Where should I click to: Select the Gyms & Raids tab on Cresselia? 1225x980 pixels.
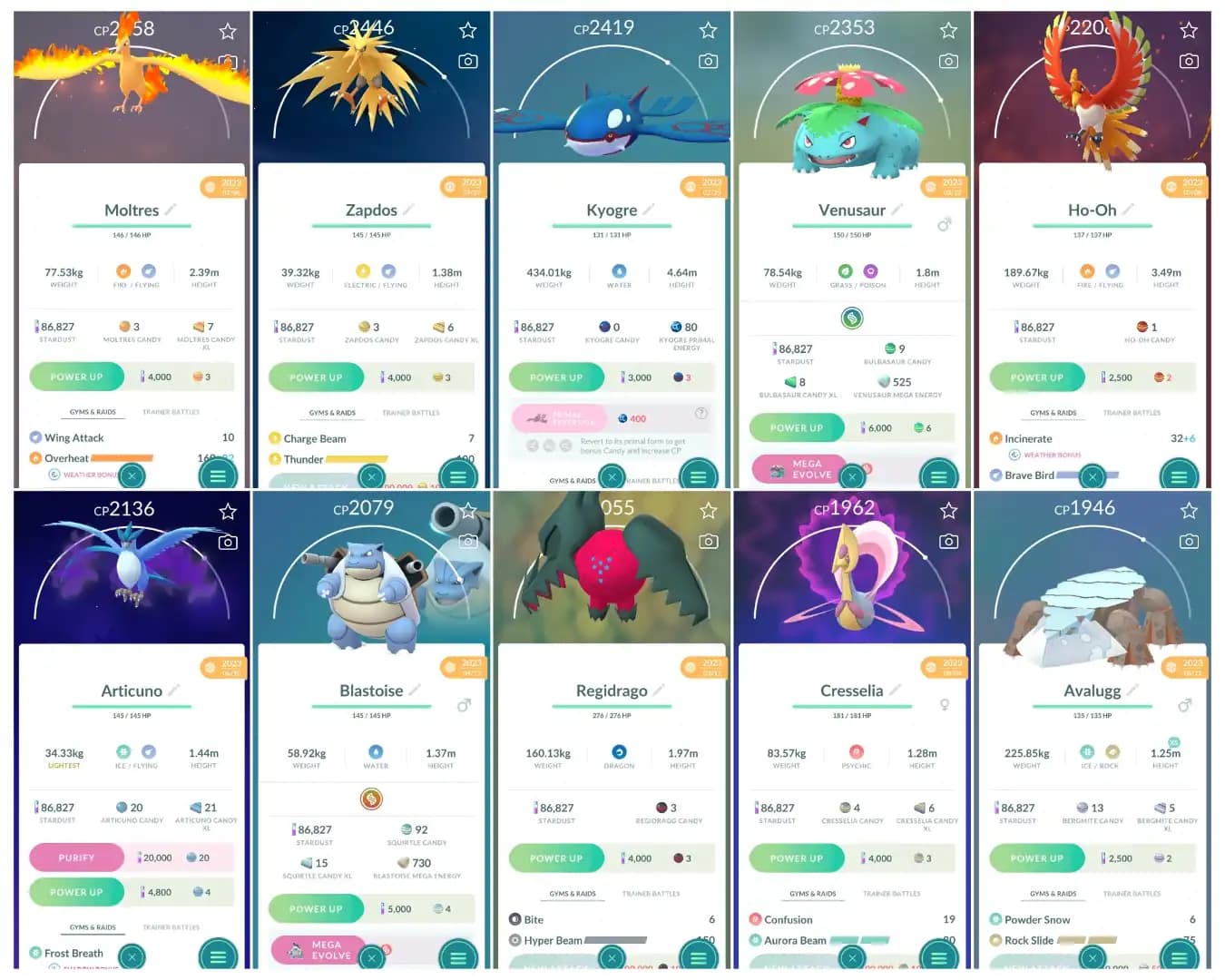click(x=812, y=893)
